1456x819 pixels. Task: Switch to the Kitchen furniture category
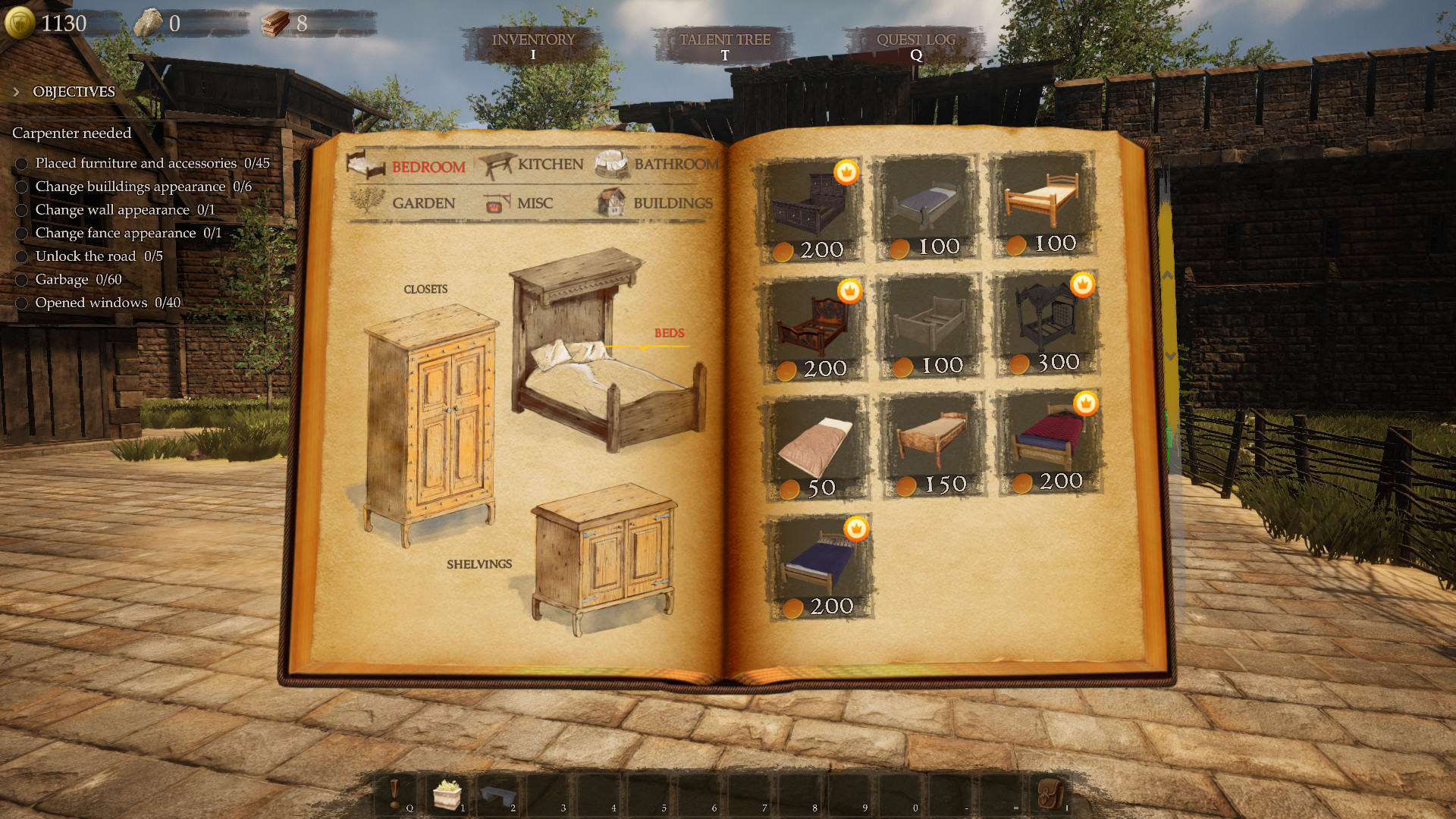click(549, 164)
